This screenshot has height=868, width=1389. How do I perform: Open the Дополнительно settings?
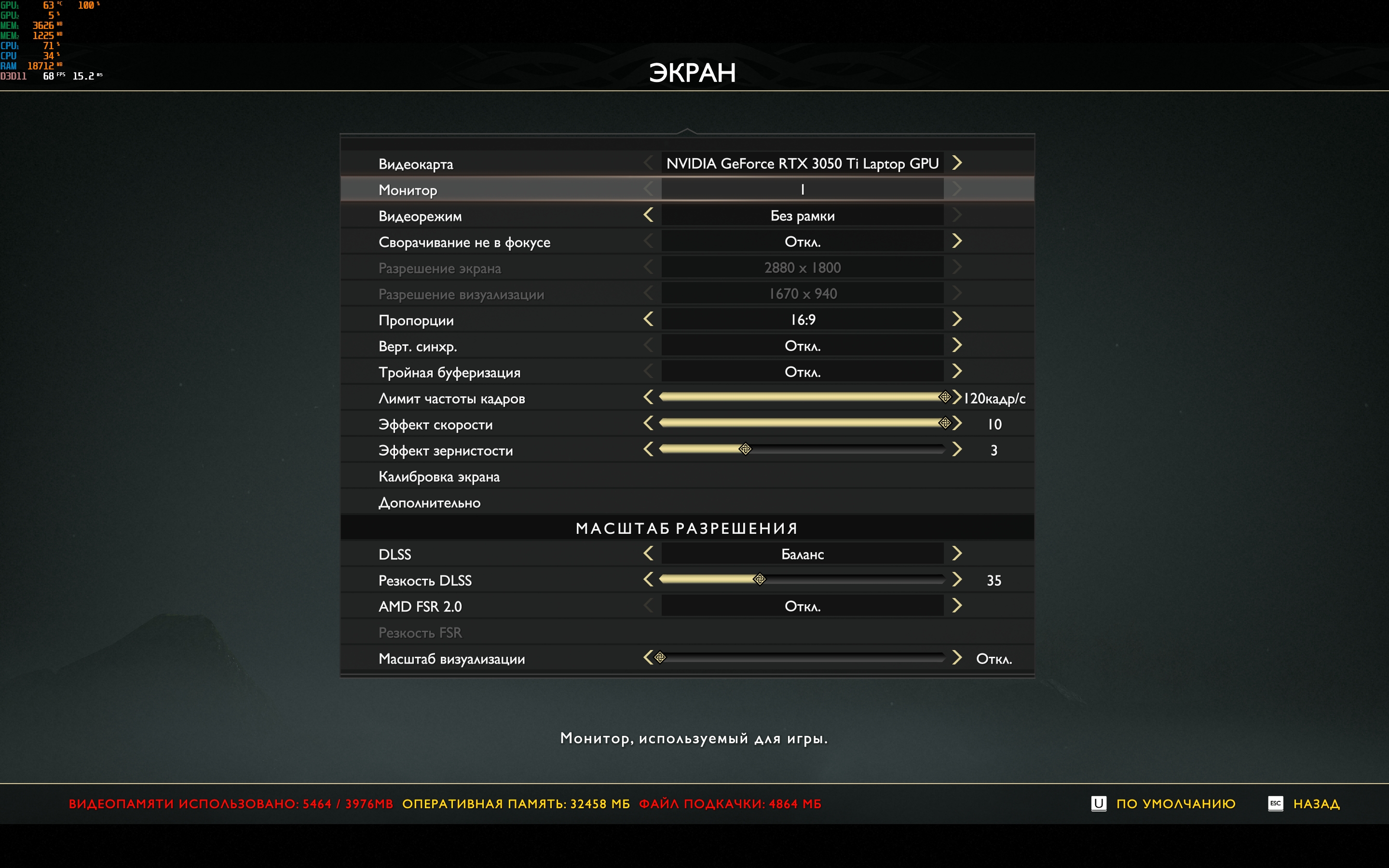click(429, 503)
